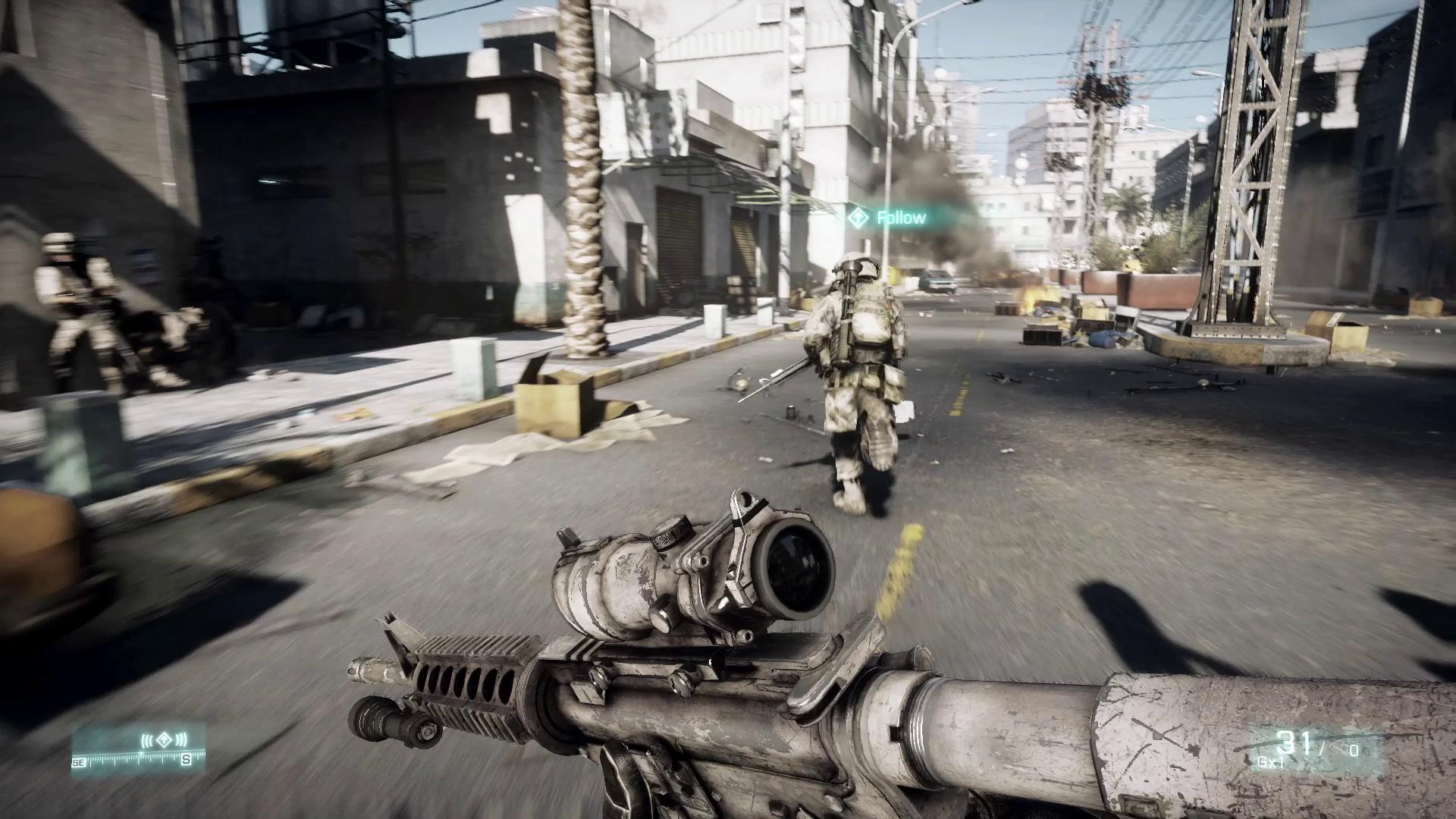This screenshot has width=1456, height=819.
Task: Click the signal waves left of the waypoint diamond
Action: [147, 739]
